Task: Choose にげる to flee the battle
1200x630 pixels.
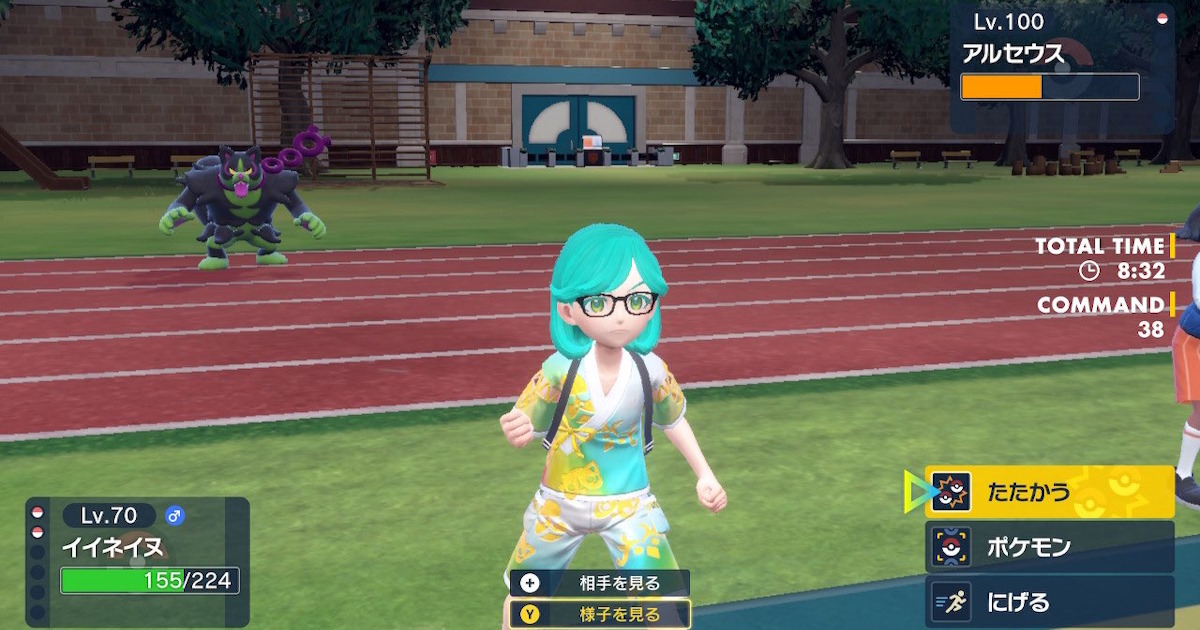Action: [1048, 602]
